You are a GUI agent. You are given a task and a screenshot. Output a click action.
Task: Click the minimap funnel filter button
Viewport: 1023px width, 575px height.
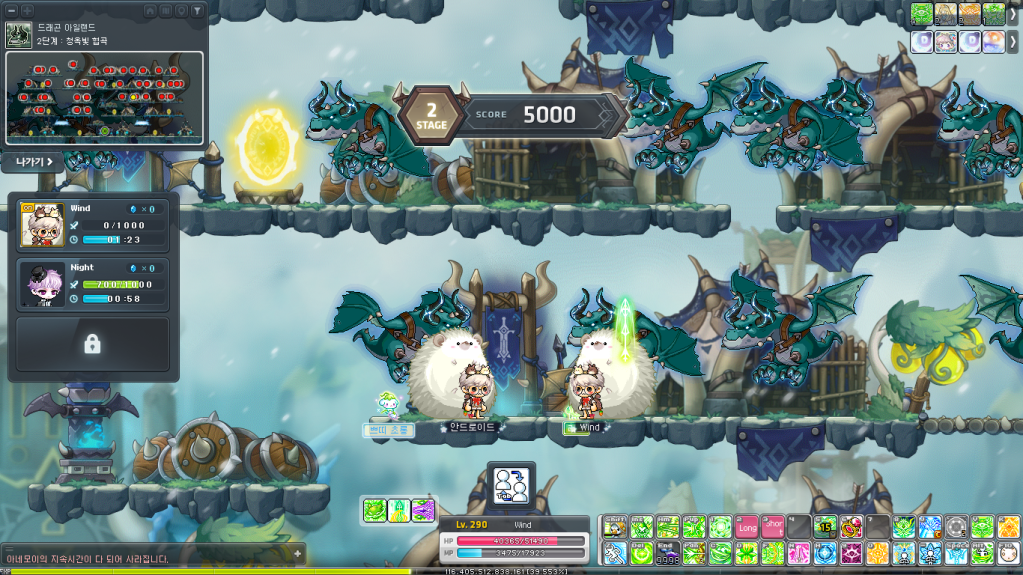click(197, 10)
